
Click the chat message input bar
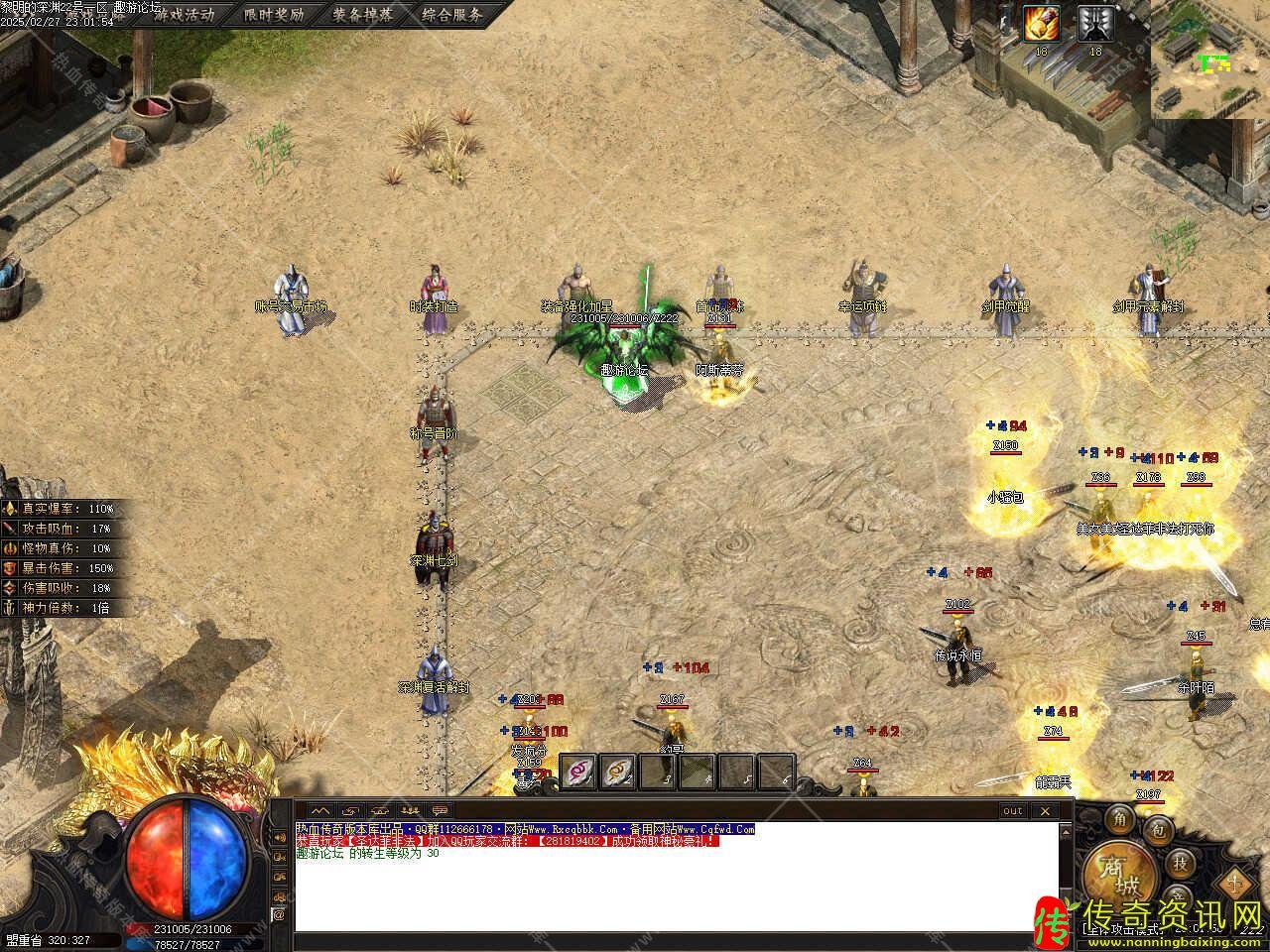pos(675,940)
